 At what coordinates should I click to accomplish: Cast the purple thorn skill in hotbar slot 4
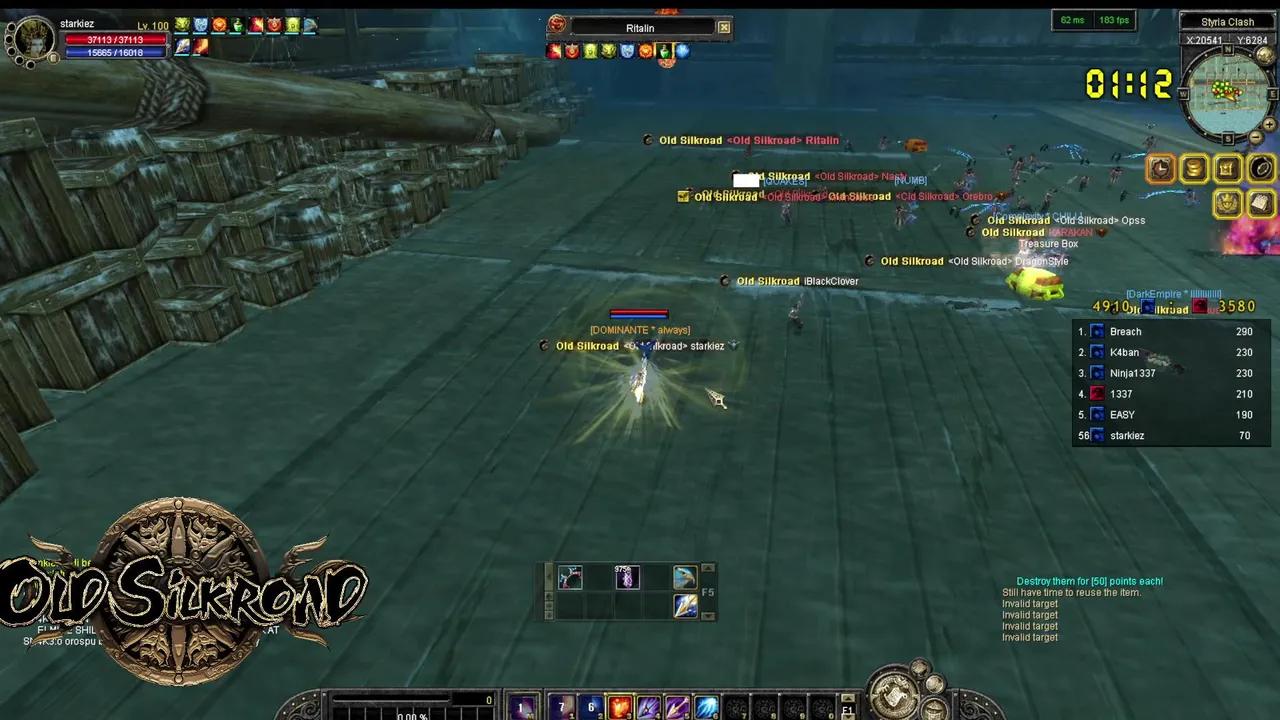click(x=648, y=707)
